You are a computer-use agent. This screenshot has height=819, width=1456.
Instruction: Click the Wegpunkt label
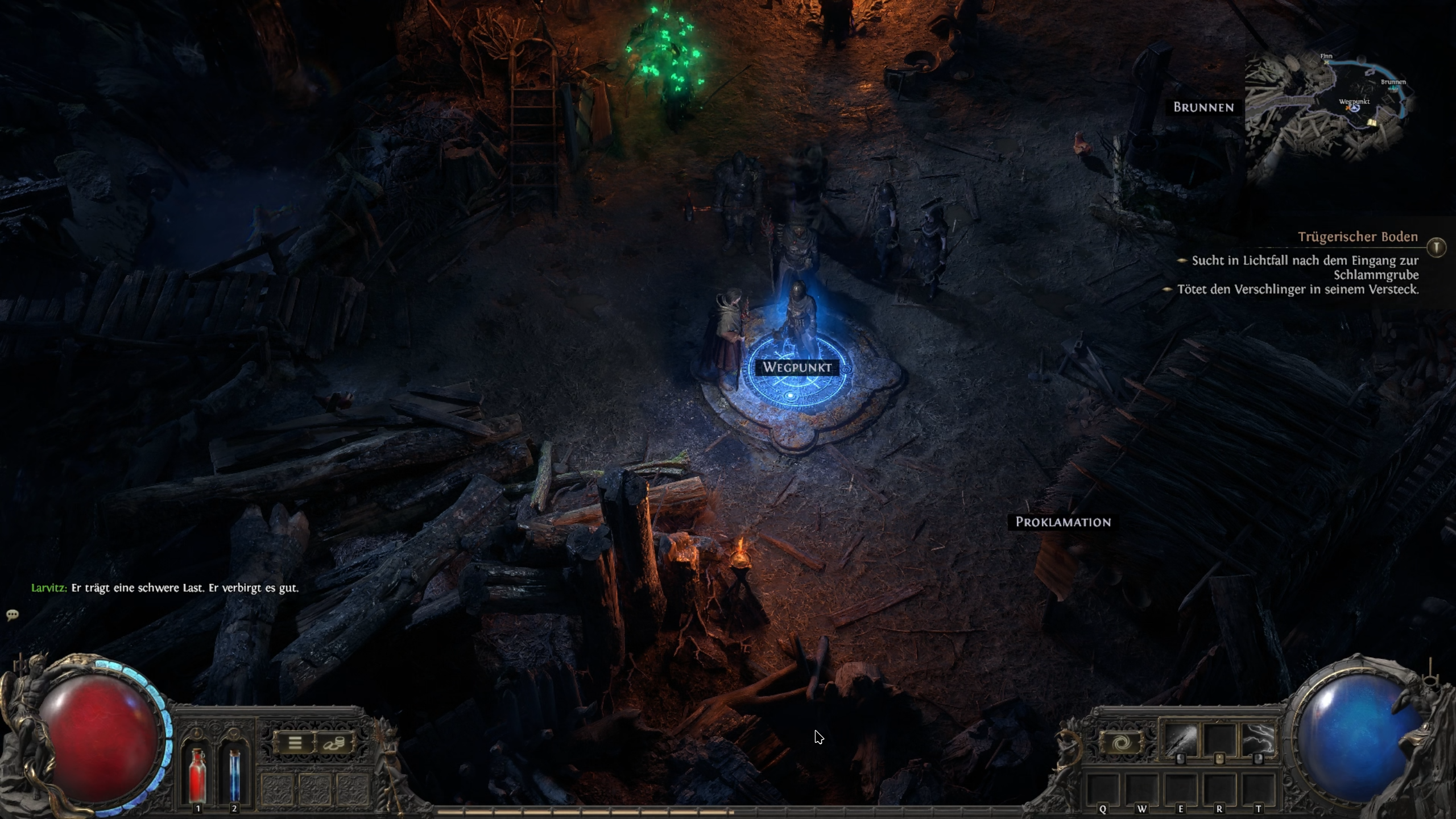(x=797, y=367)
